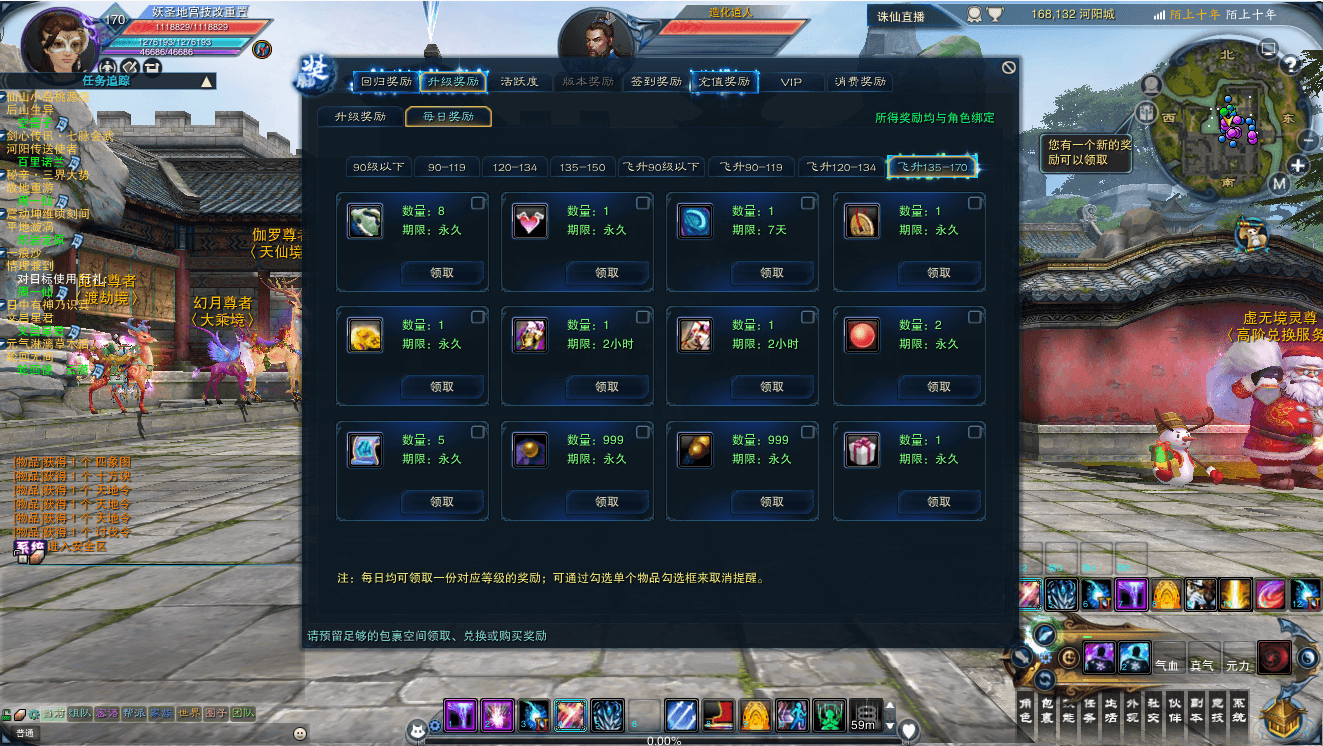The width and height of the screenshot is (1323, 746).
Task: Click the red orb icon near the resource bars
Action: 1275,658
